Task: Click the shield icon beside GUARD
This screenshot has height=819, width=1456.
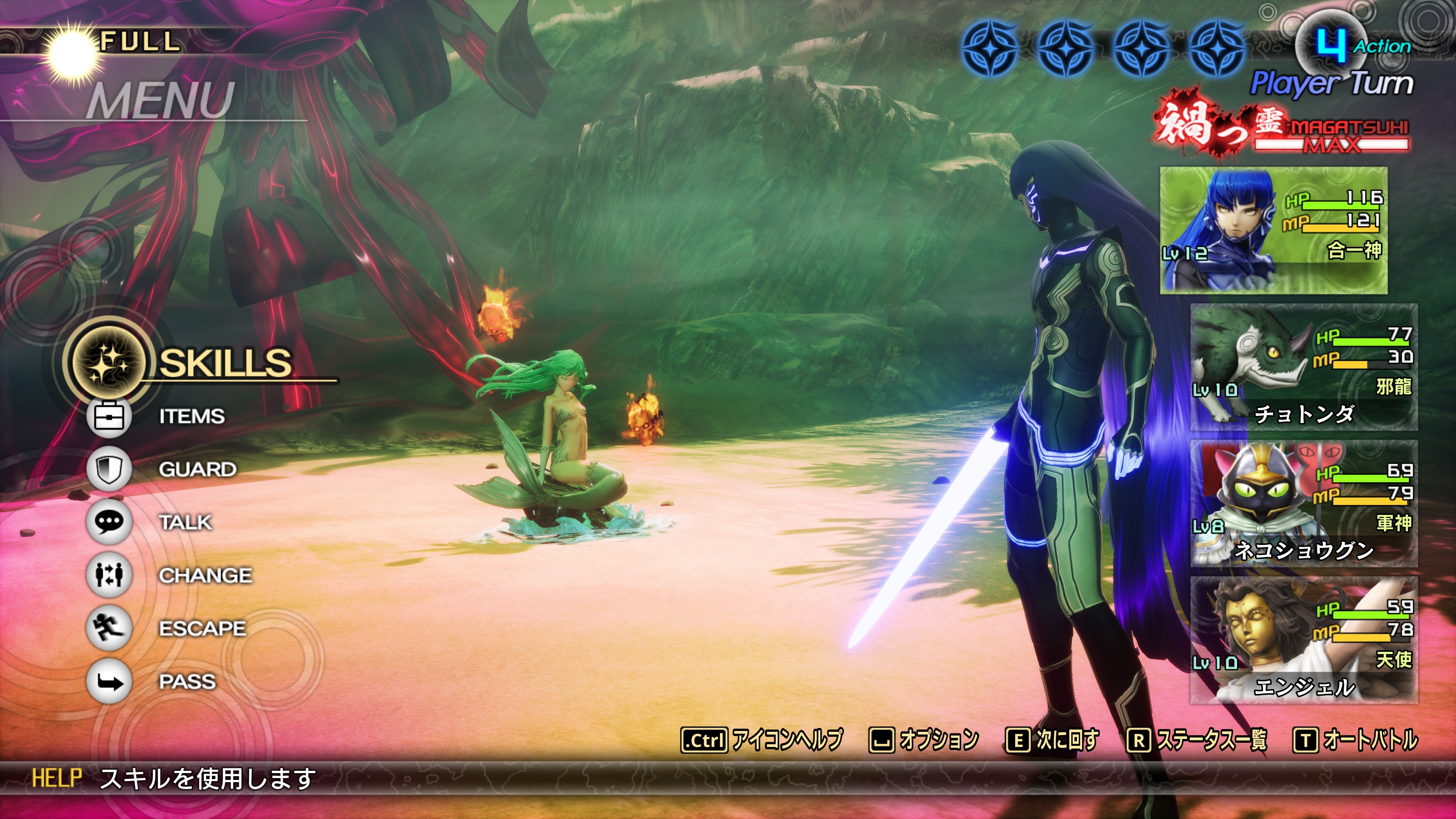Action: [109, 469]
